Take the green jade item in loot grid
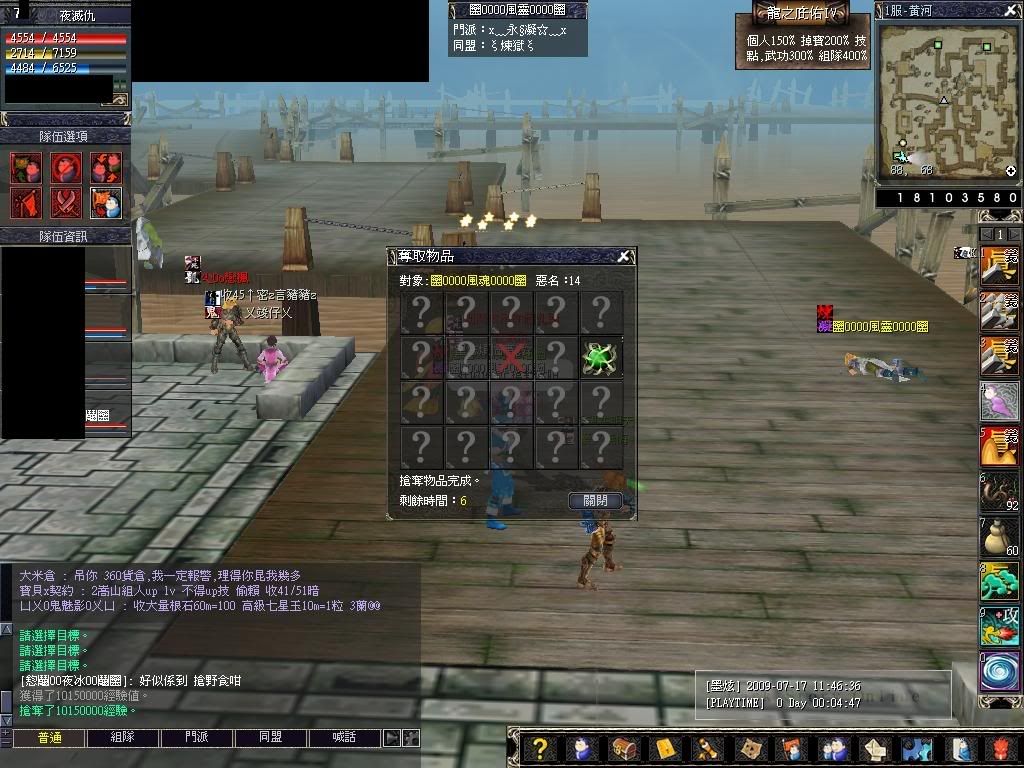Screen dimensions: 1024x768 601,357
